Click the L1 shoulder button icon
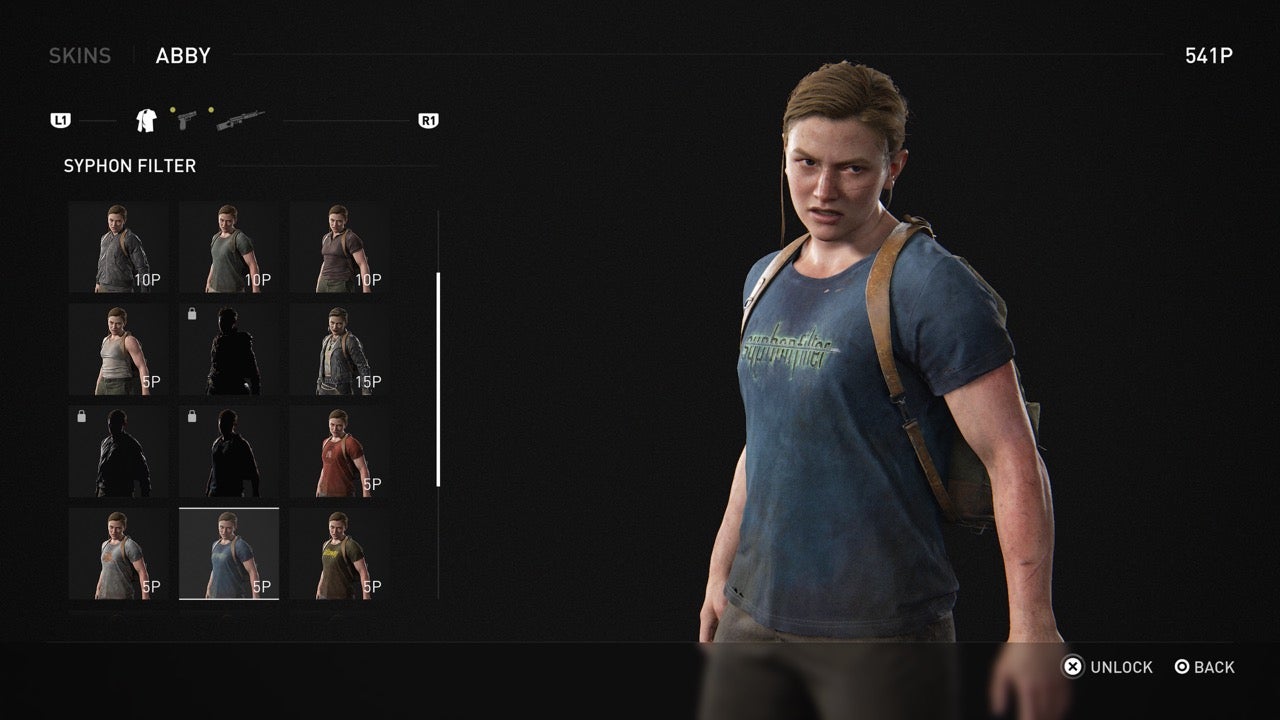The image size is (1280, 720). pyautogui.click(x=62, y=119)
